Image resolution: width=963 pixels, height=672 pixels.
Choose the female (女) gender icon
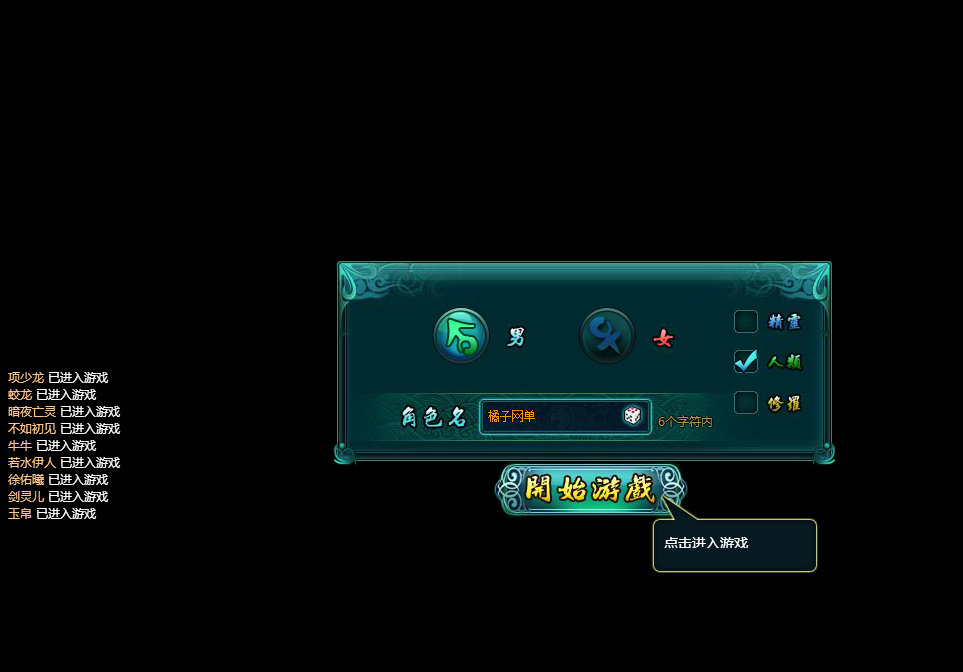click(x=607, y=336)
